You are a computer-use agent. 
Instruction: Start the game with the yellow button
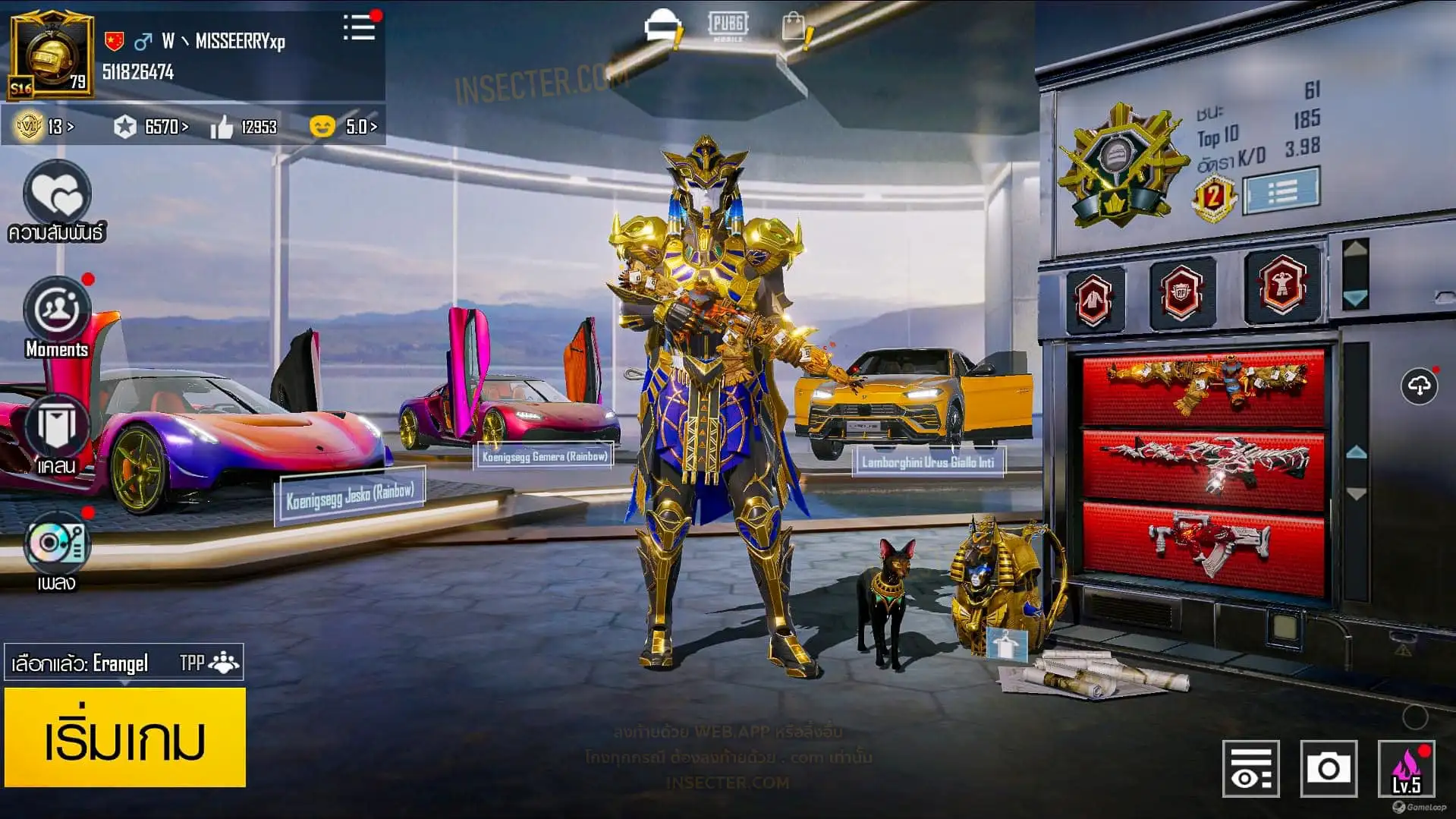[x=125, y=737]
